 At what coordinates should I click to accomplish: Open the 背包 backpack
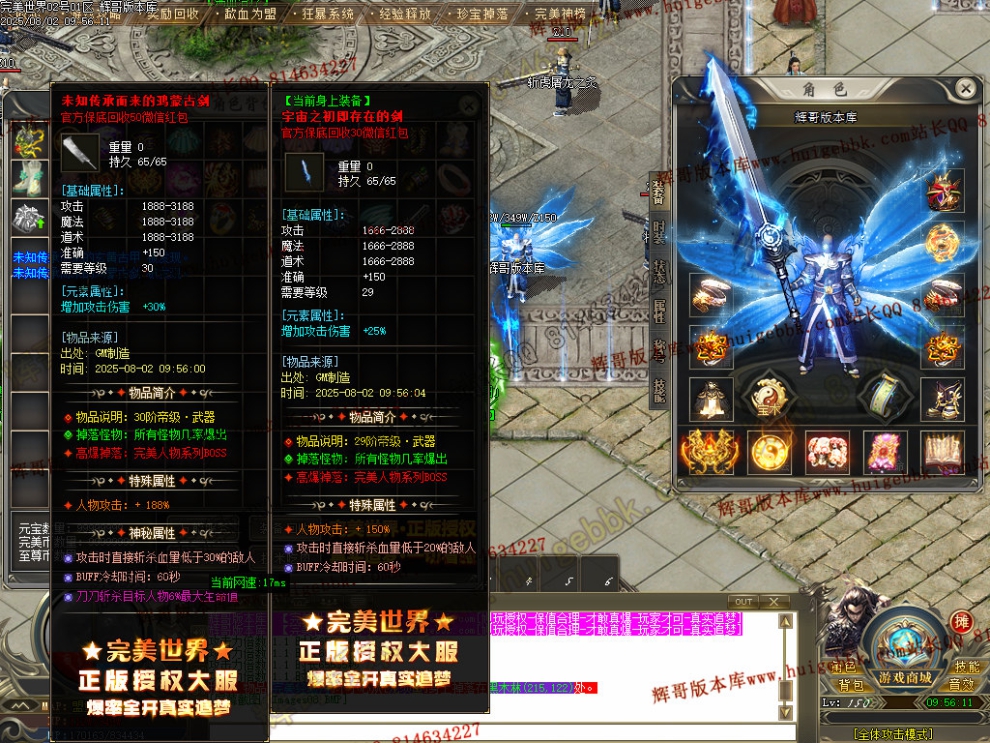click(x=850, y=685)
